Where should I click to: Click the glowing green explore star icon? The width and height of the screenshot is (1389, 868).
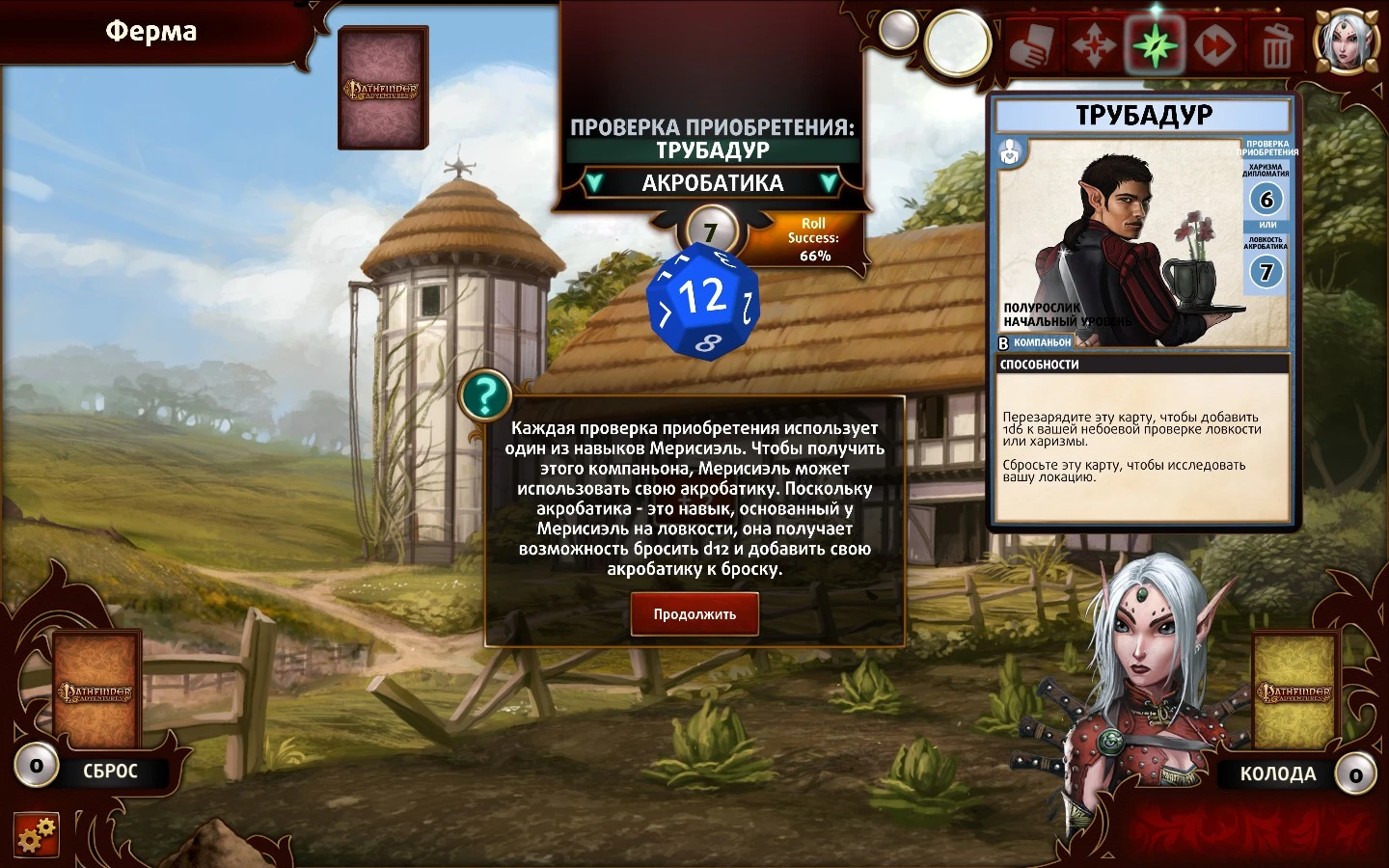pos(1154,45)
